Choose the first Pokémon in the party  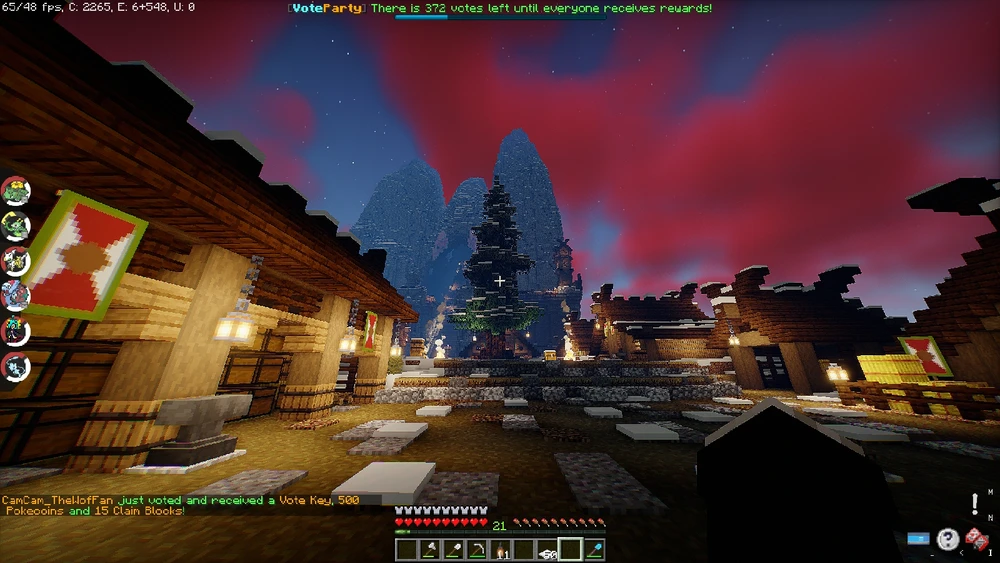(x=16, y=190)
